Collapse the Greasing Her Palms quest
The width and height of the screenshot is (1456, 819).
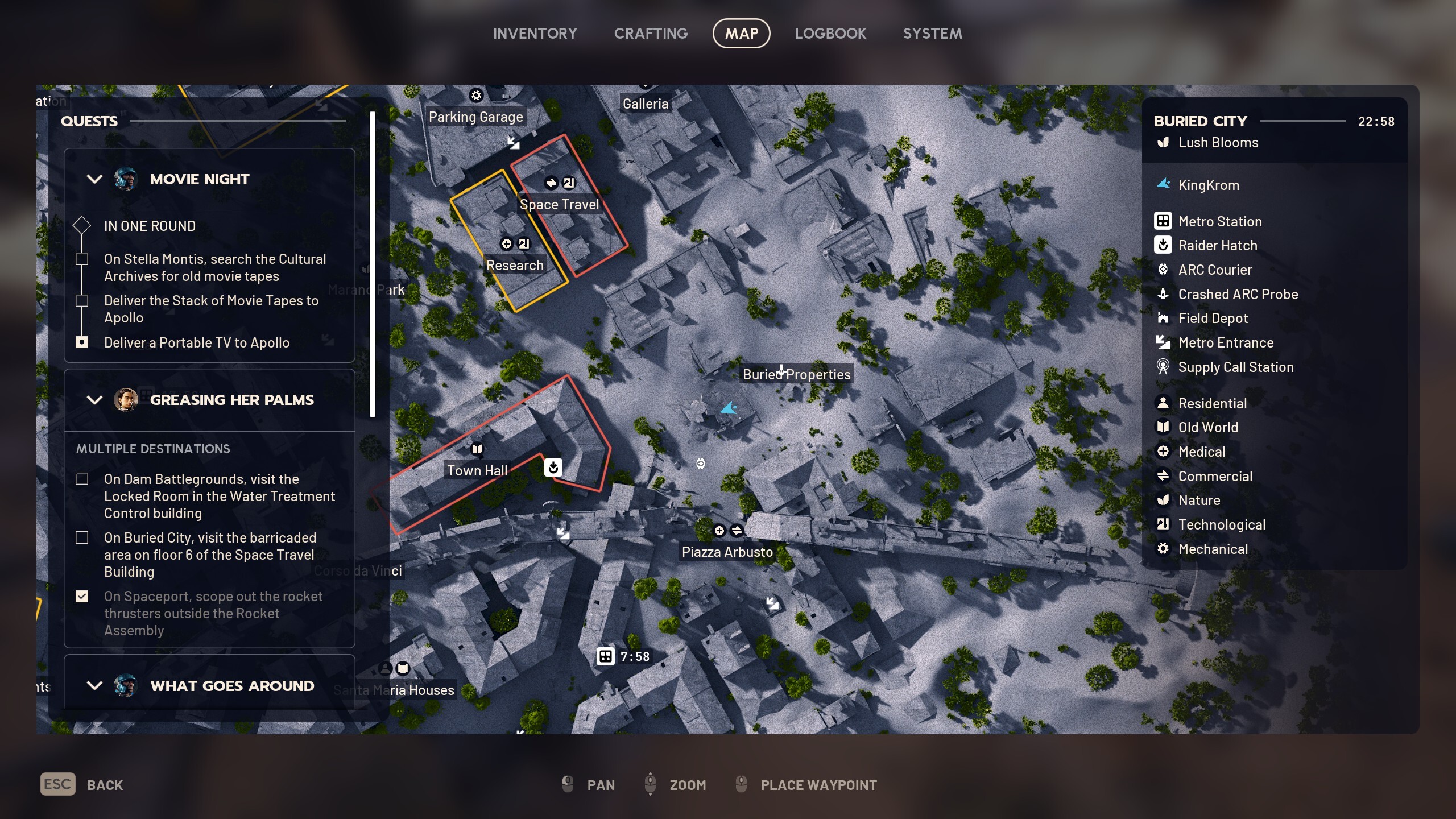94,399
